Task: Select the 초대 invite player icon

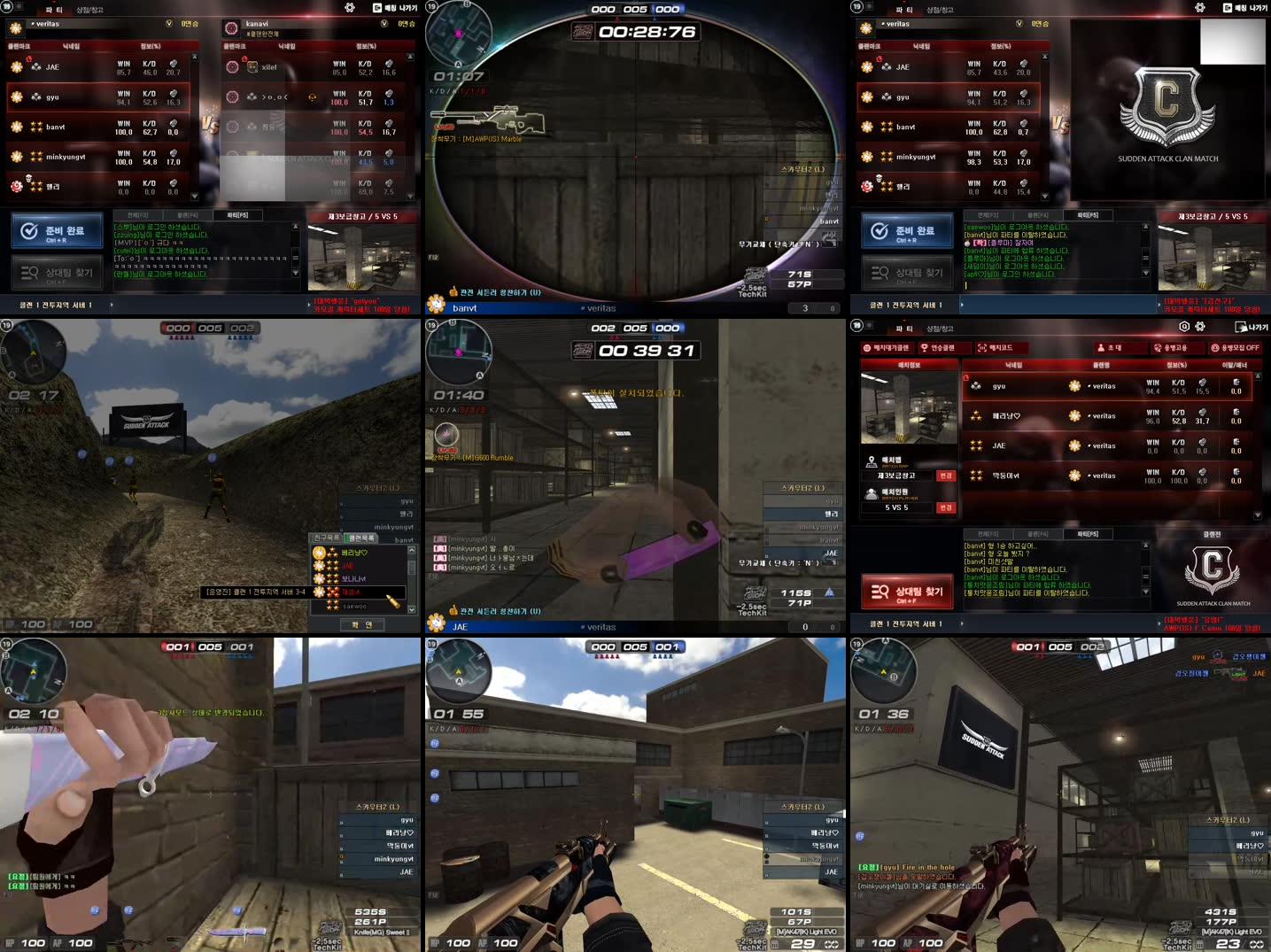Action: [x=1101, y=347]
